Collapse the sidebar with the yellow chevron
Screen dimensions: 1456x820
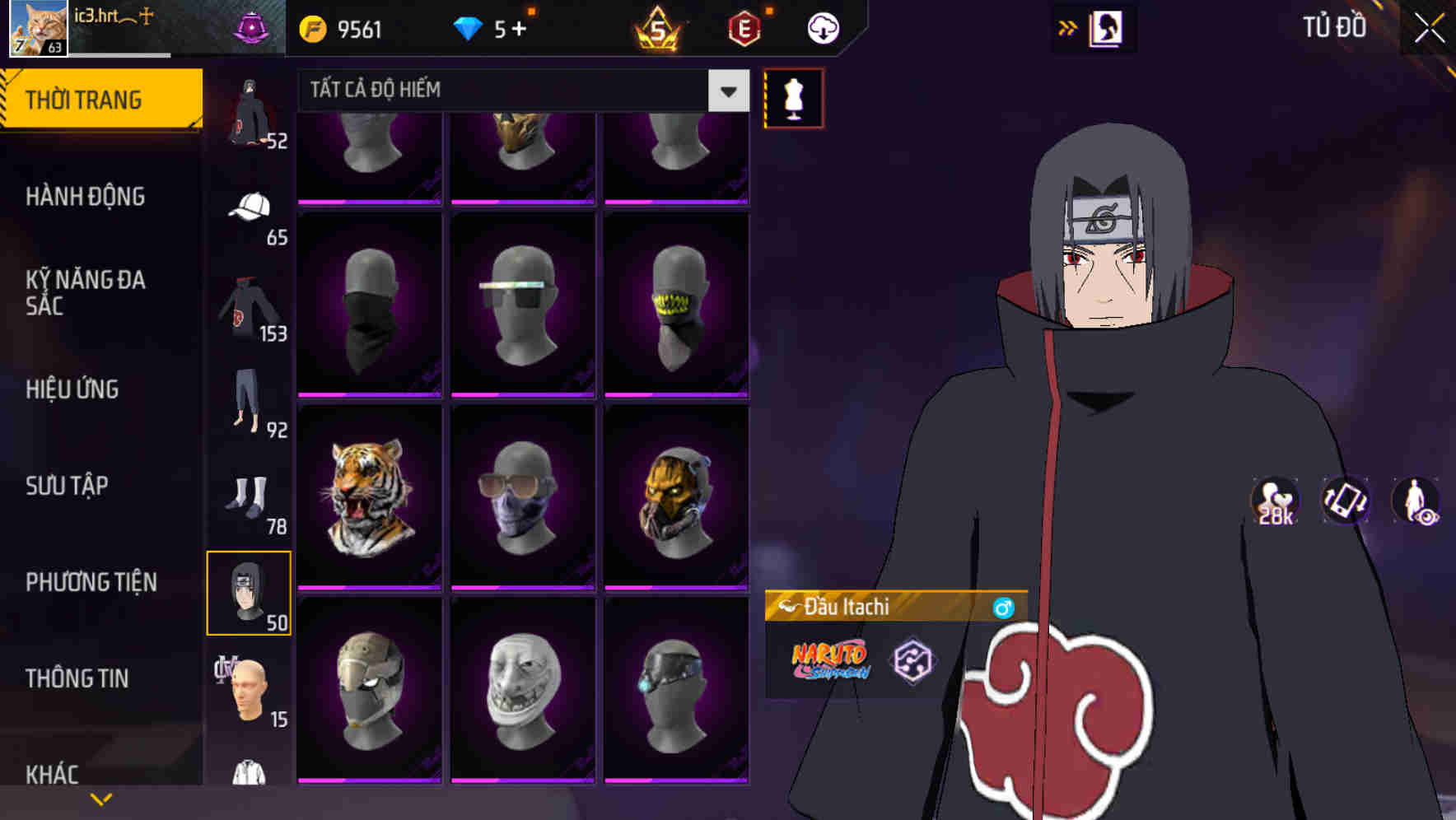point(101,797)
